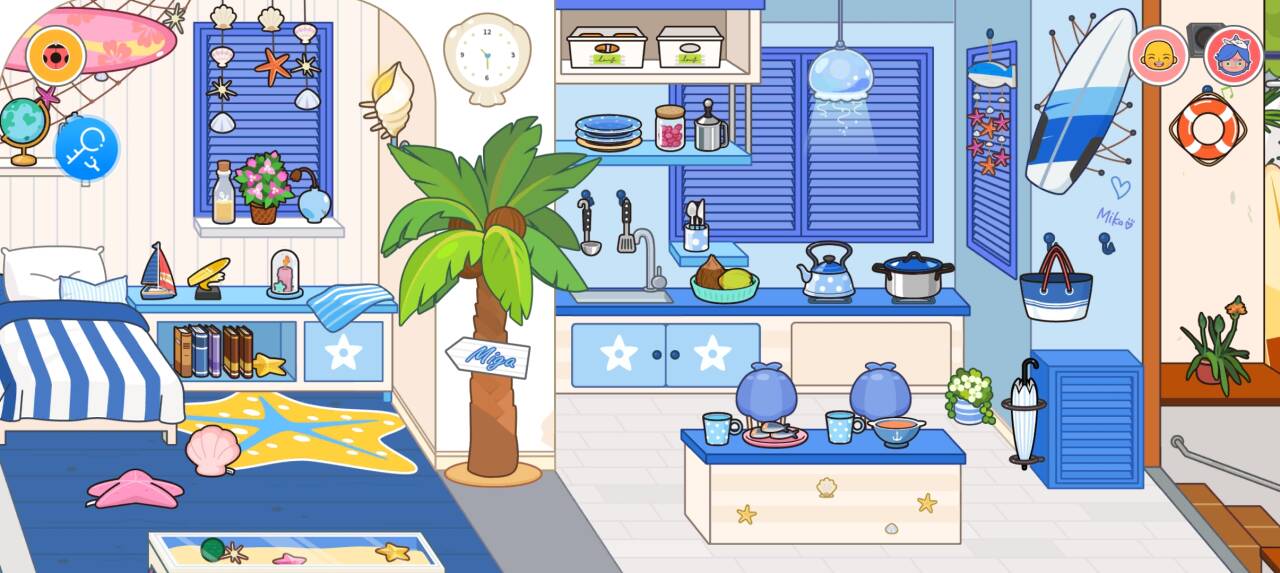Open the blue key and wrench button
The height and width of the screenshot is (573, 1280).
(x=86, y=148)
